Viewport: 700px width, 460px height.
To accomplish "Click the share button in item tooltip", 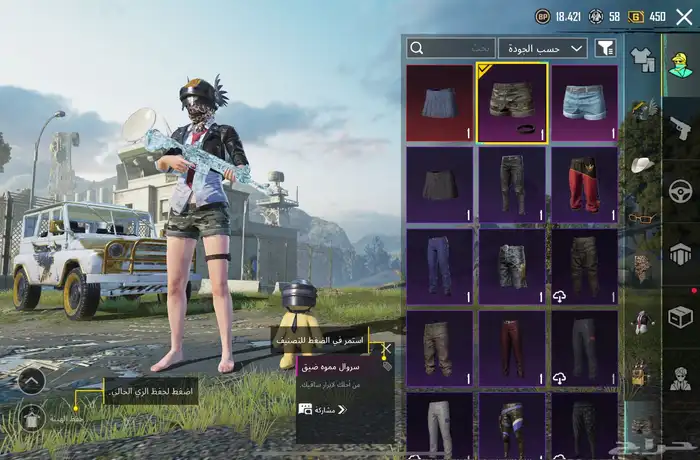I will pos(322,410).
